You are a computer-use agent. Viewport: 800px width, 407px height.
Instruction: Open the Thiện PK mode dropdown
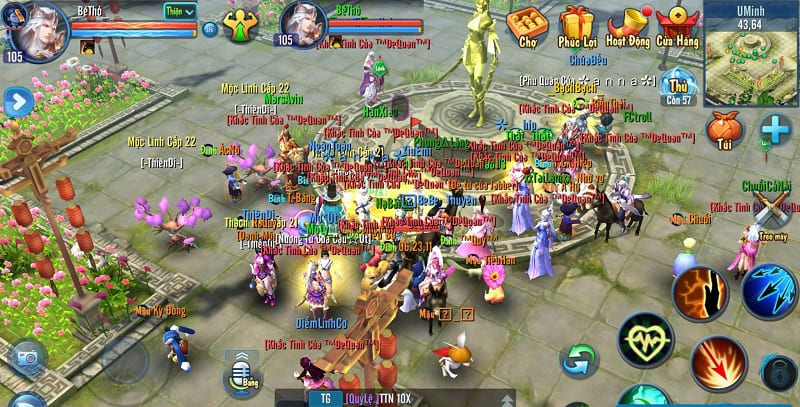click(x=181, y=11)
